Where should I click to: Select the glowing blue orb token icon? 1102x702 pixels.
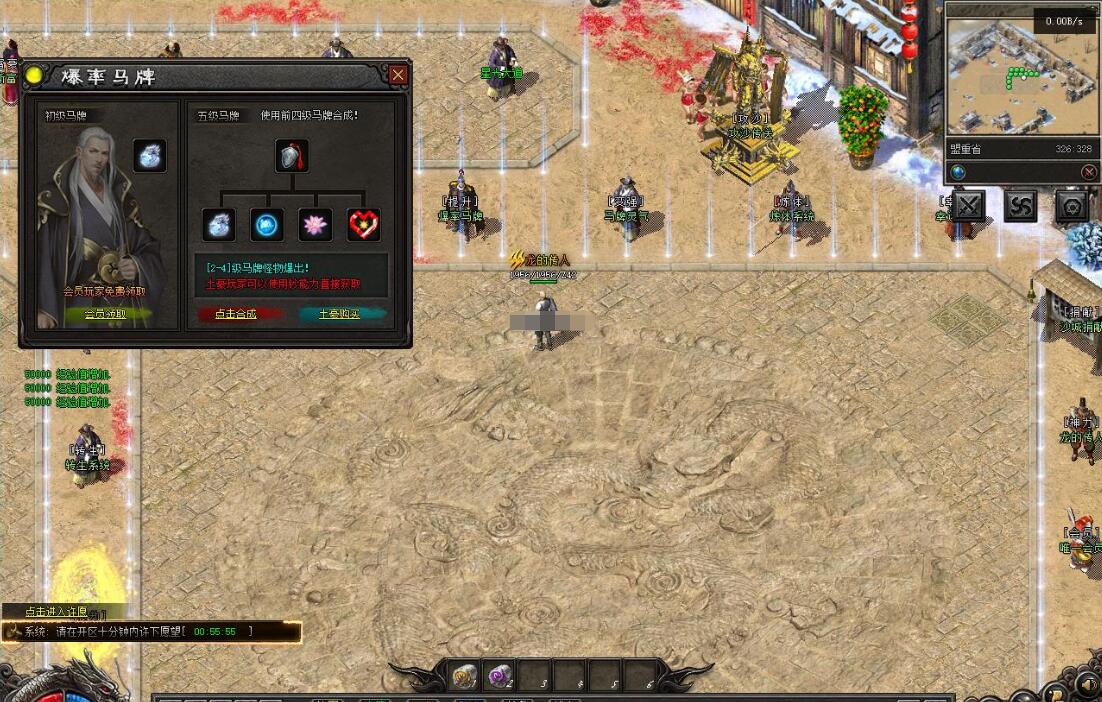(x=267, y=225)
